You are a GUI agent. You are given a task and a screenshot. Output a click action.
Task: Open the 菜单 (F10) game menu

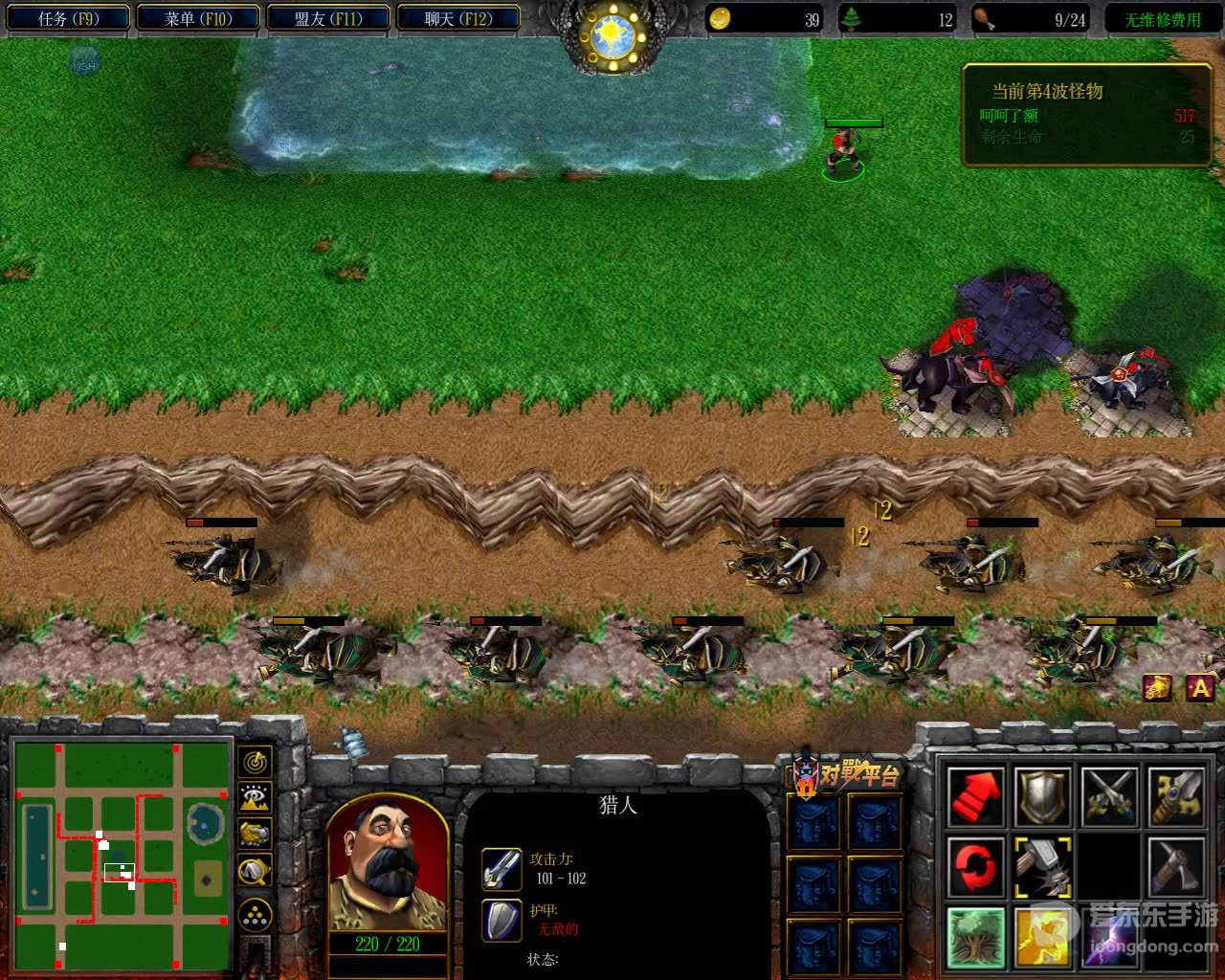(x=198, y=16)
